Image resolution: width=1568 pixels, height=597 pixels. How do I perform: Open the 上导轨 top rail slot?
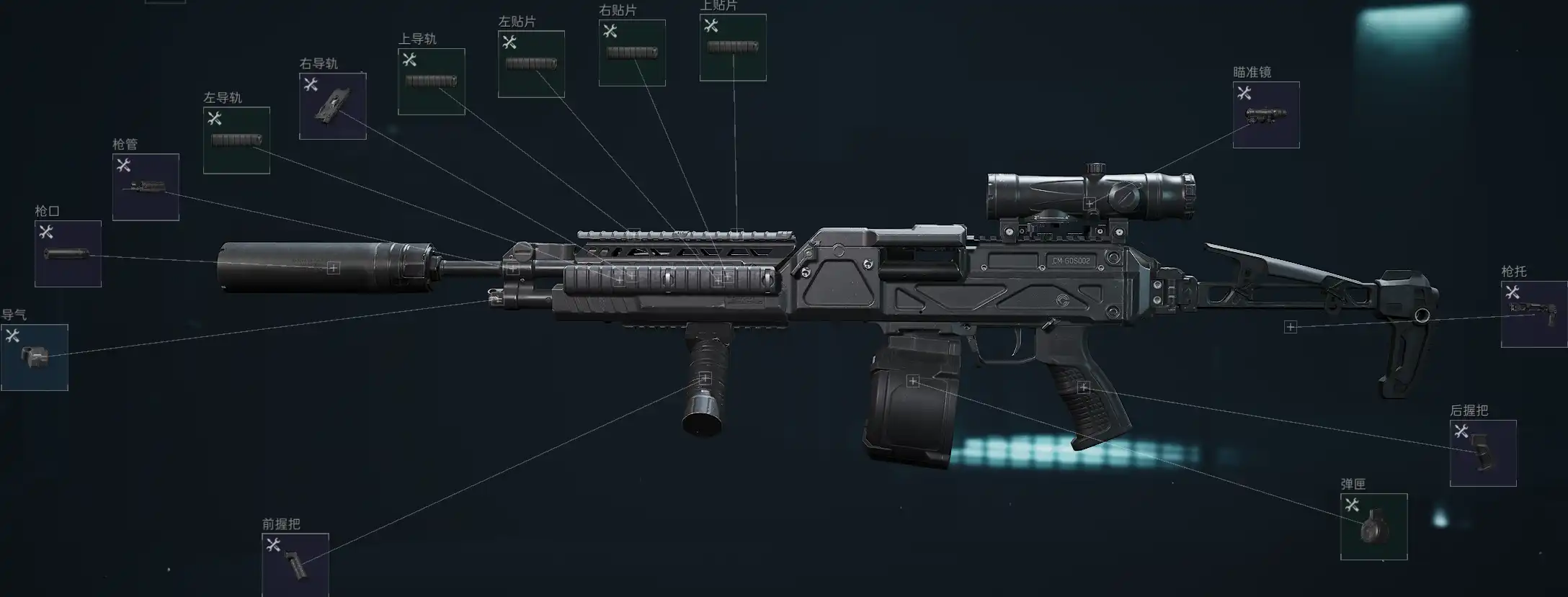click(431, 81)
